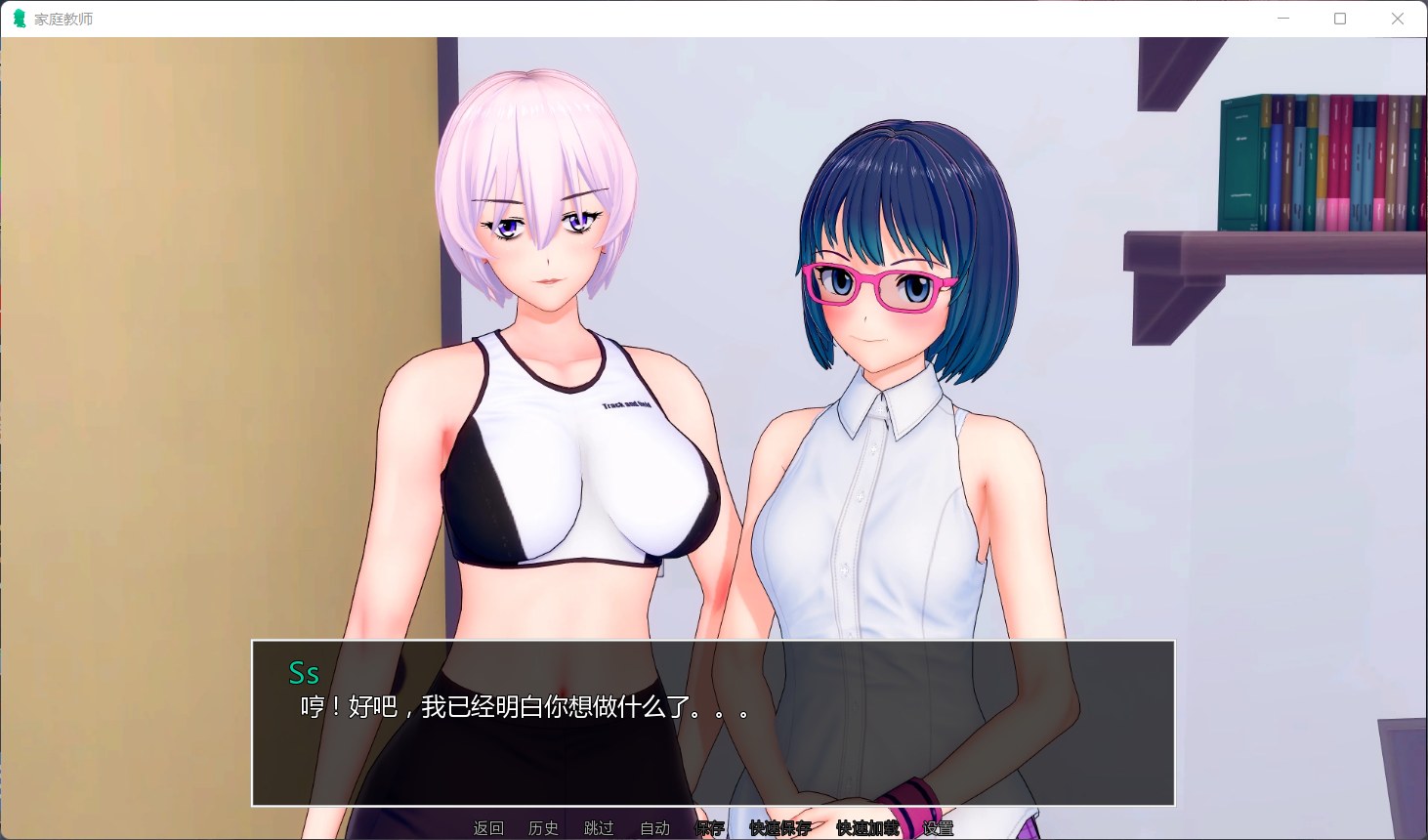This screenshot has width=1428, height=840.
Task: Select the speaker name Ss label
Action: point(305,673)
